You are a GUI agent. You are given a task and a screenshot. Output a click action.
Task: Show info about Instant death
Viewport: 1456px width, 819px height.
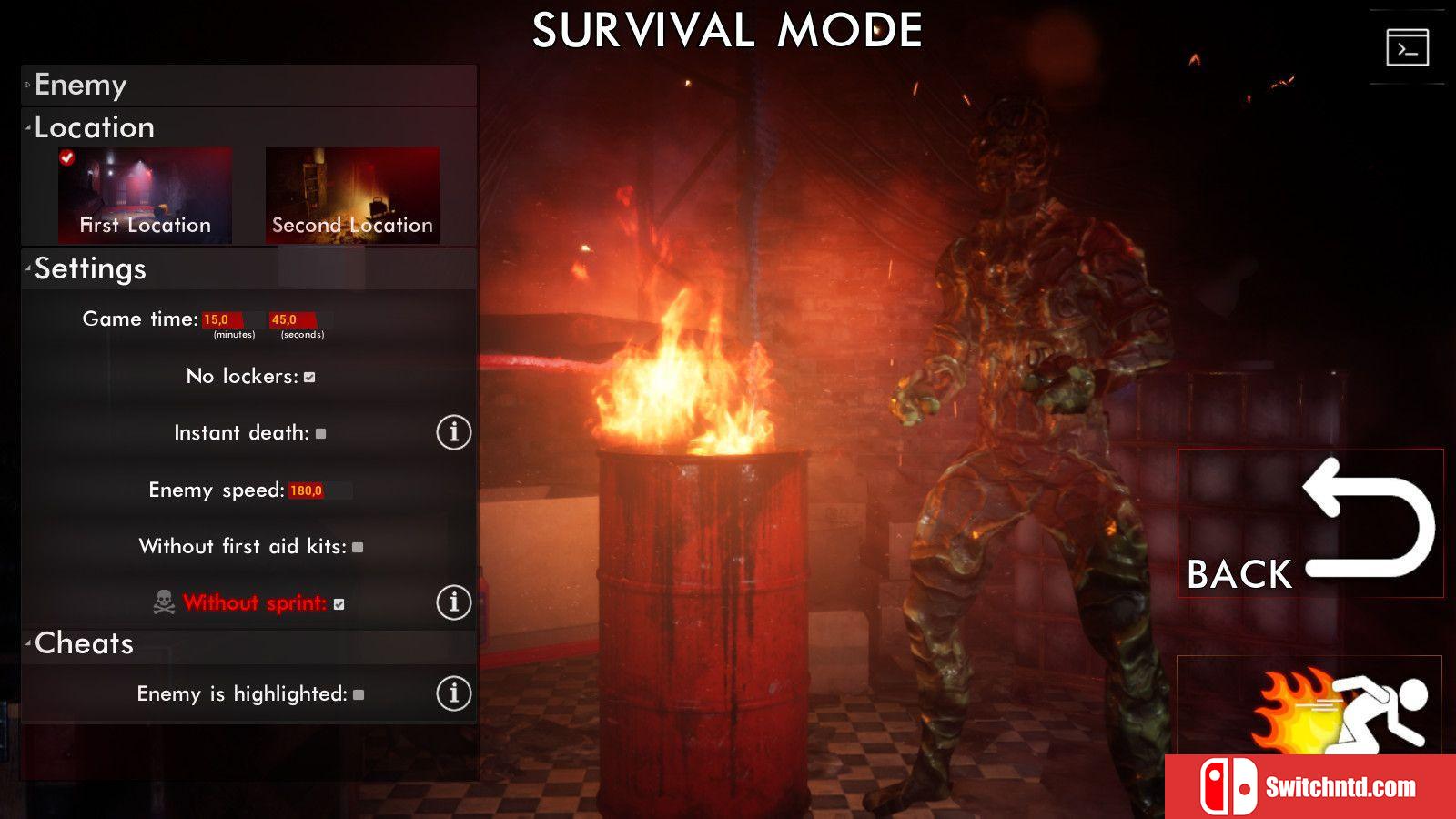coord(453,432)
